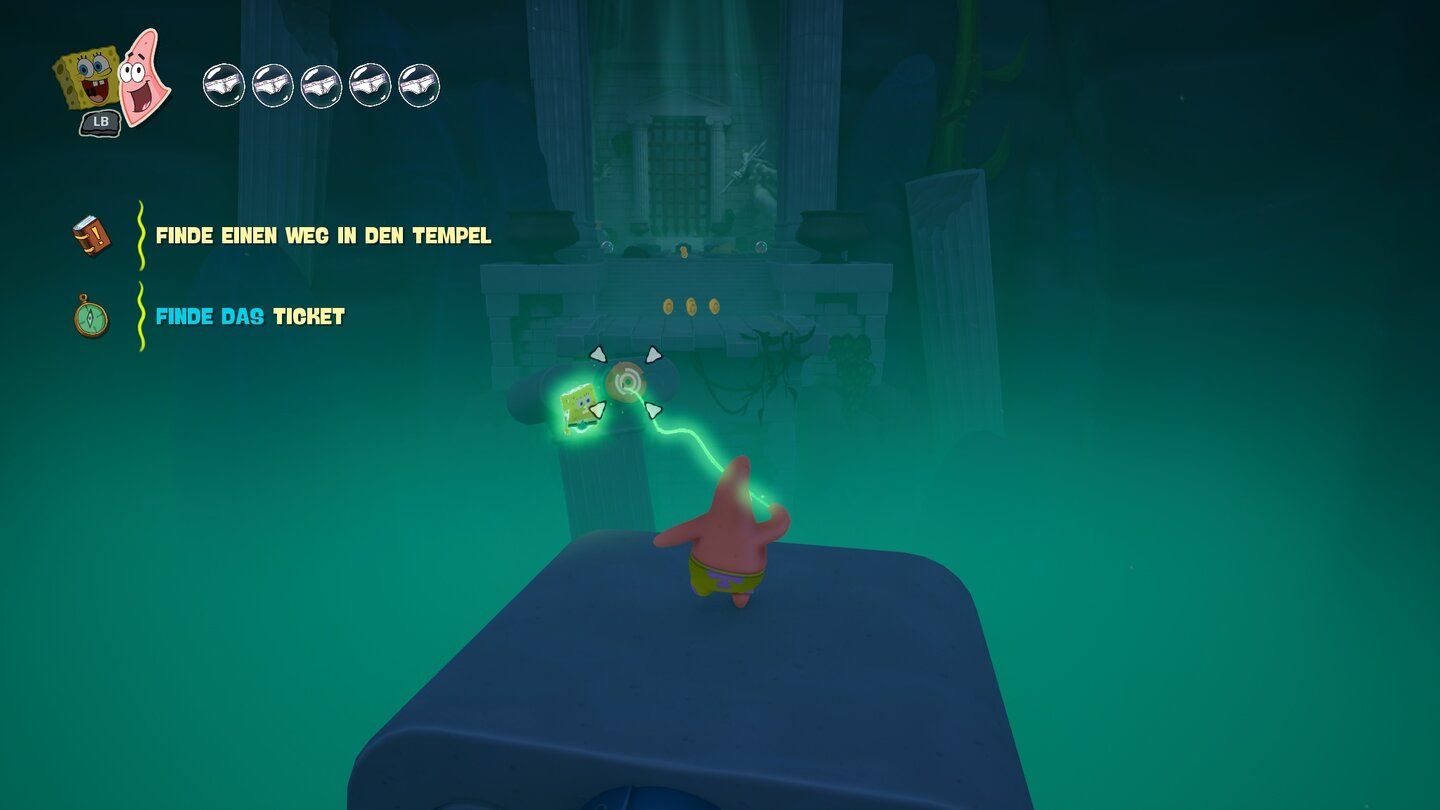Viewport: 1440px width, 810px height.
Task: Expand the top-right arrow of the reticle
Action: point(652,354)
